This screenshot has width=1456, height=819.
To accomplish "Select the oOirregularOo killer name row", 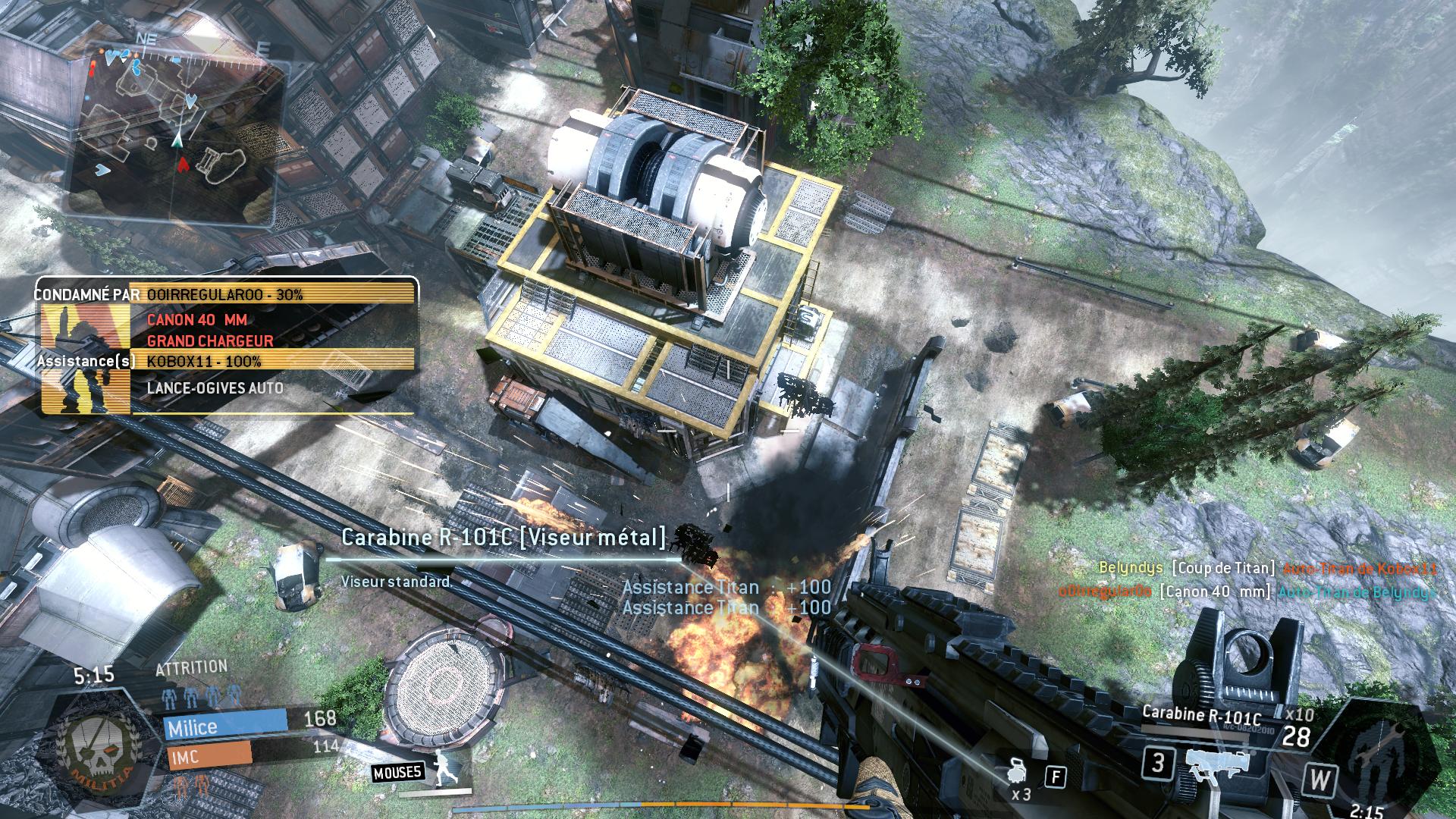I will click(x=273, y=294).
